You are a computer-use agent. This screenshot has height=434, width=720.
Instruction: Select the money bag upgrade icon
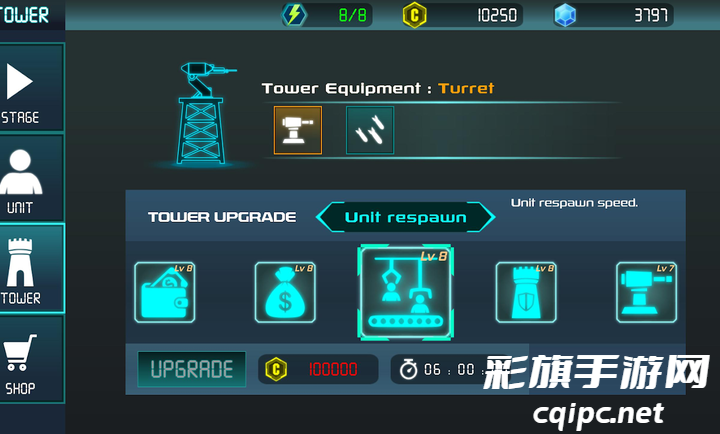pos(285,292)
